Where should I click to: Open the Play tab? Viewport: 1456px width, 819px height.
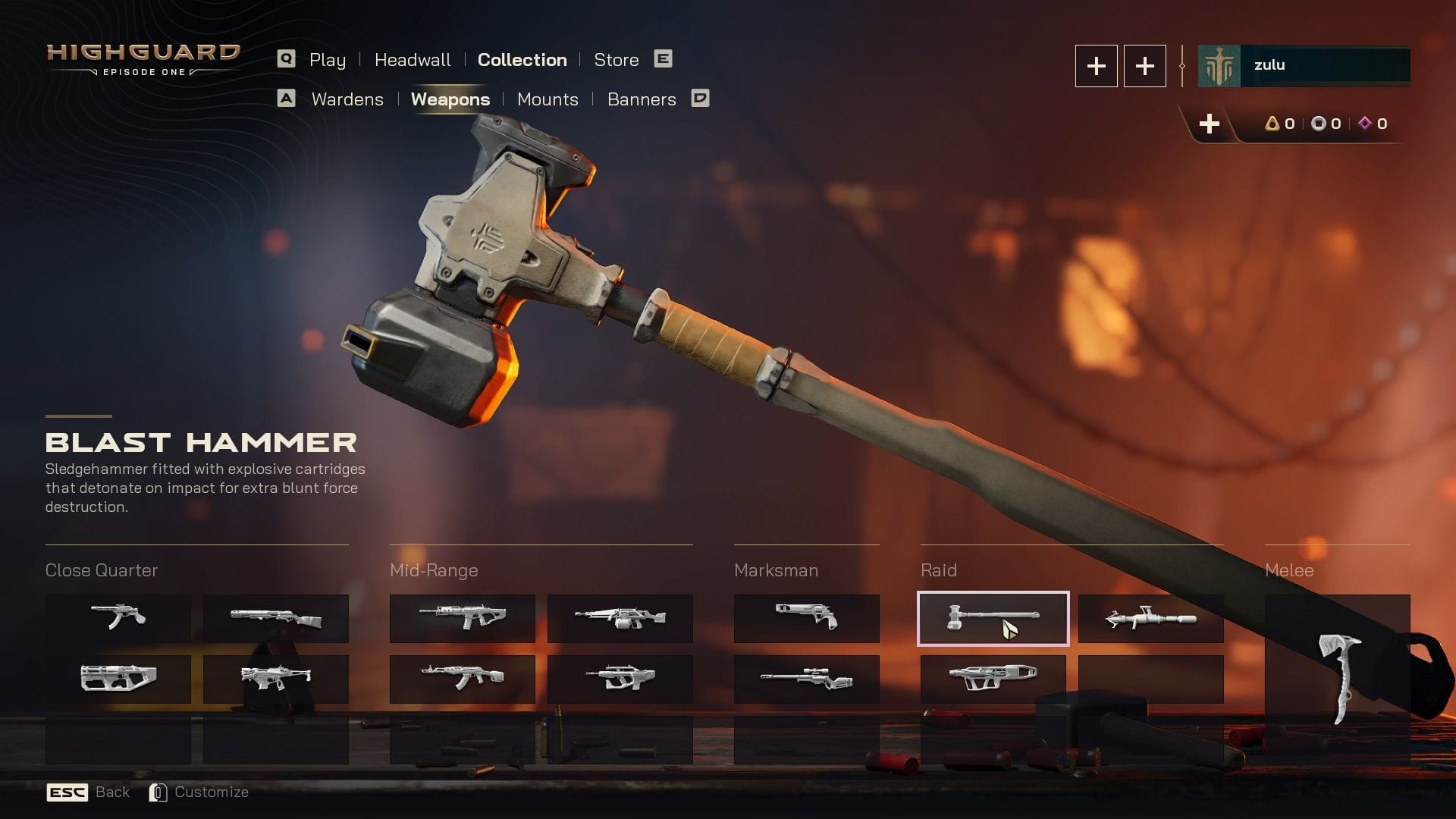[327, 60]
